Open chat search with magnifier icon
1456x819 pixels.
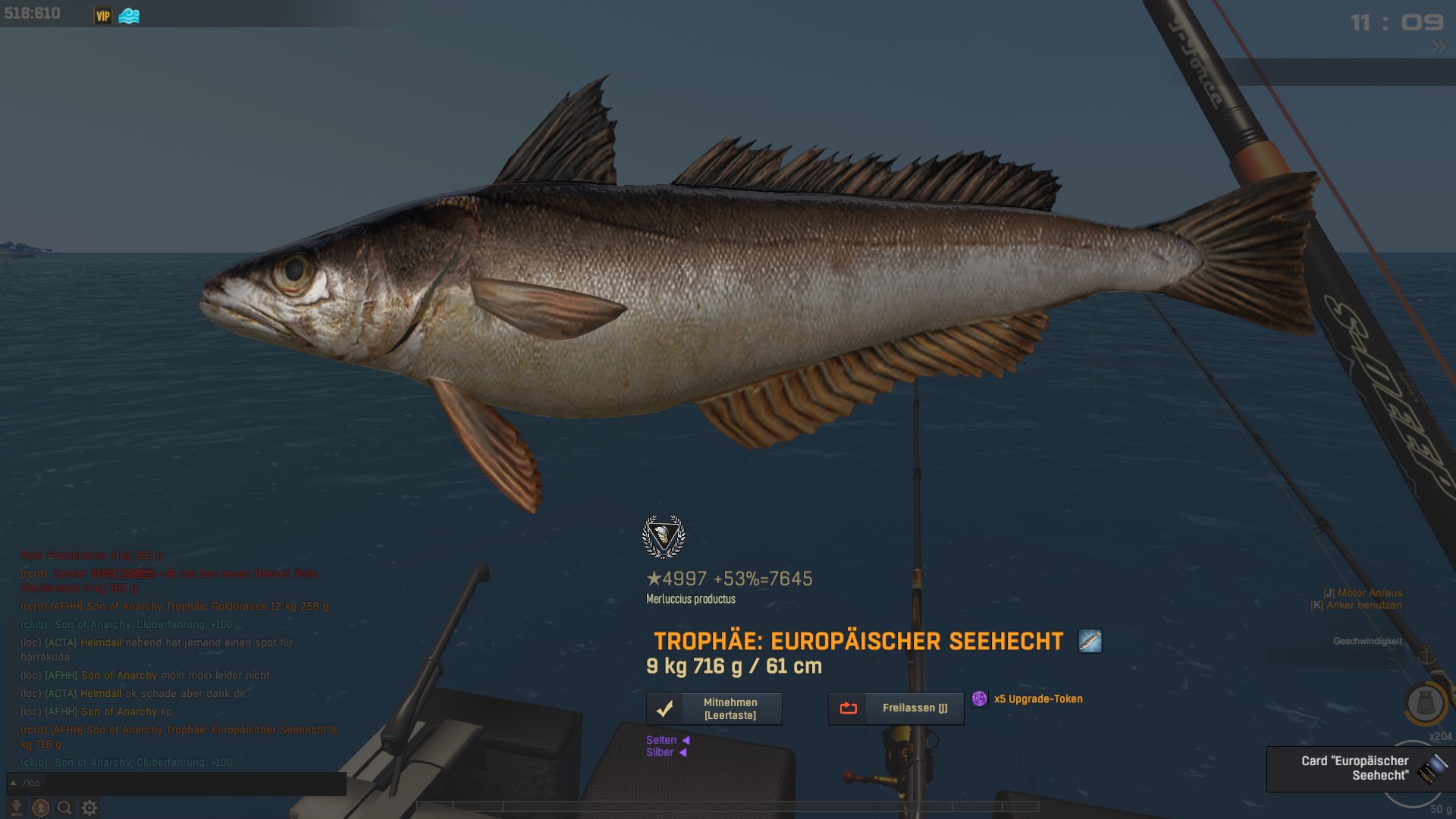[x=65, y=808]
